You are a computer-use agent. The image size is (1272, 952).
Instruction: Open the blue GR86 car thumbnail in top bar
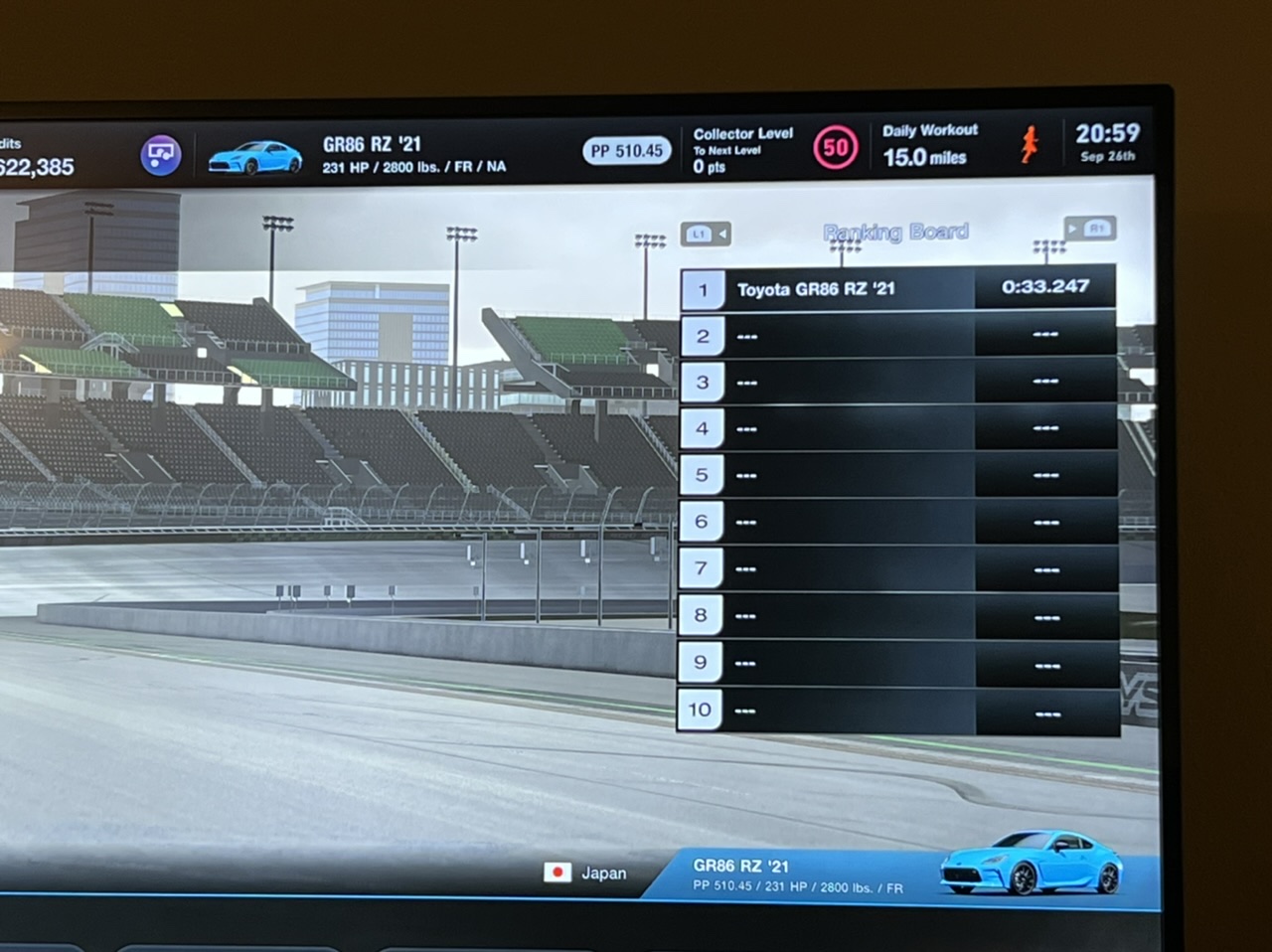[255, 157]
